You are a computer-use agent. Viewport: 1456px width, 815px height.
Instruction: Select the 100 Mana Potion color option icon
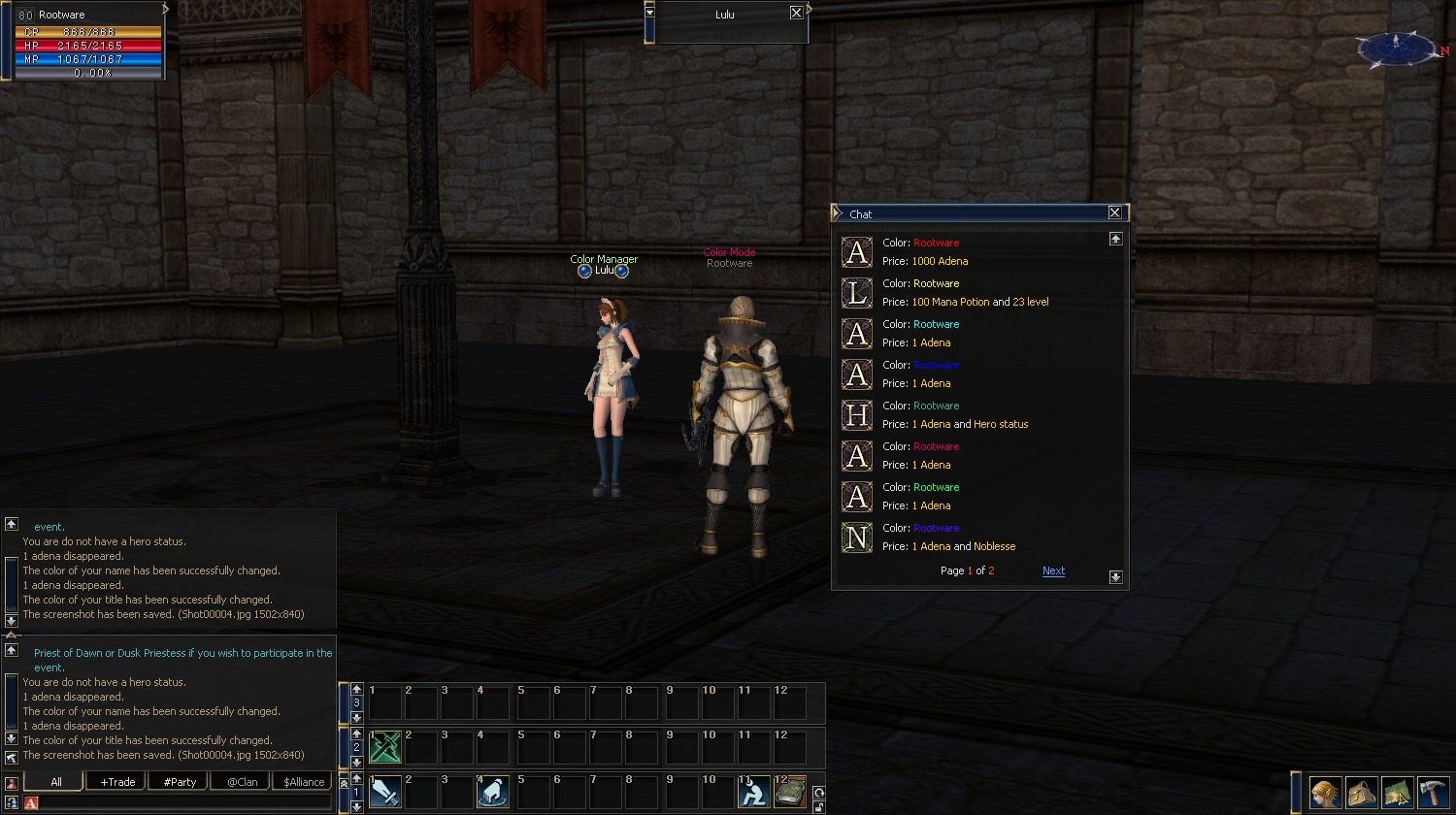coord(856,293)
